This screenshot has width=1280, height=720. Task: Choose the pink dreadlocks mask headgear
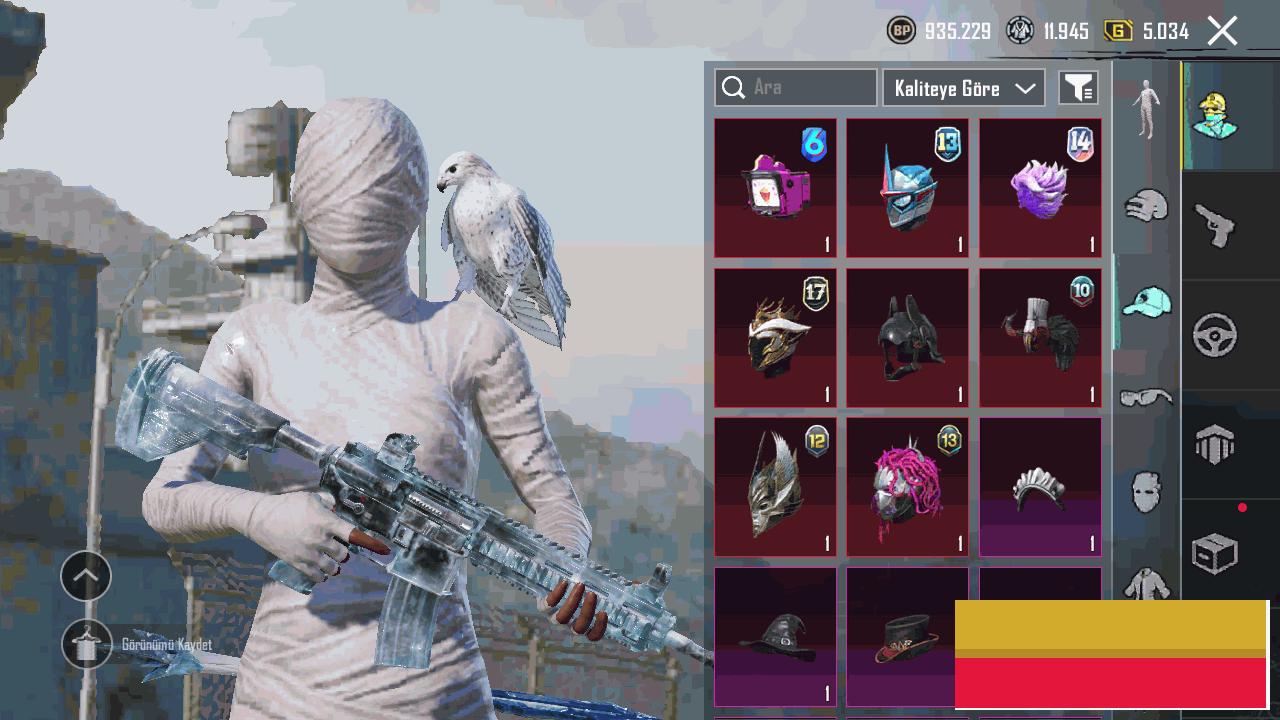pos(907,487)
